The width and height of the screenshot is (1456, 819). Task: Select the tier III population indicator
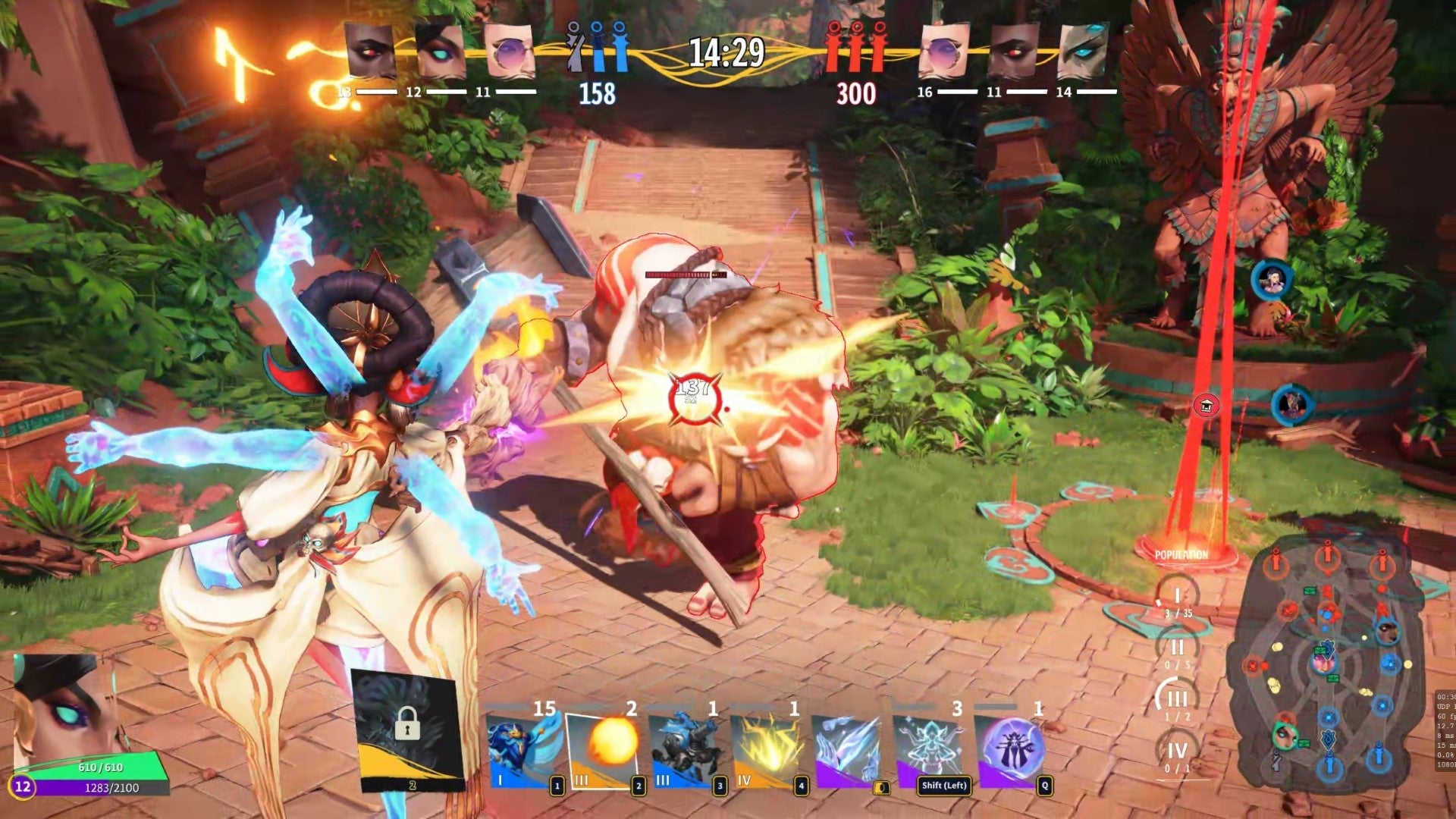click(x=1177, y=700)
